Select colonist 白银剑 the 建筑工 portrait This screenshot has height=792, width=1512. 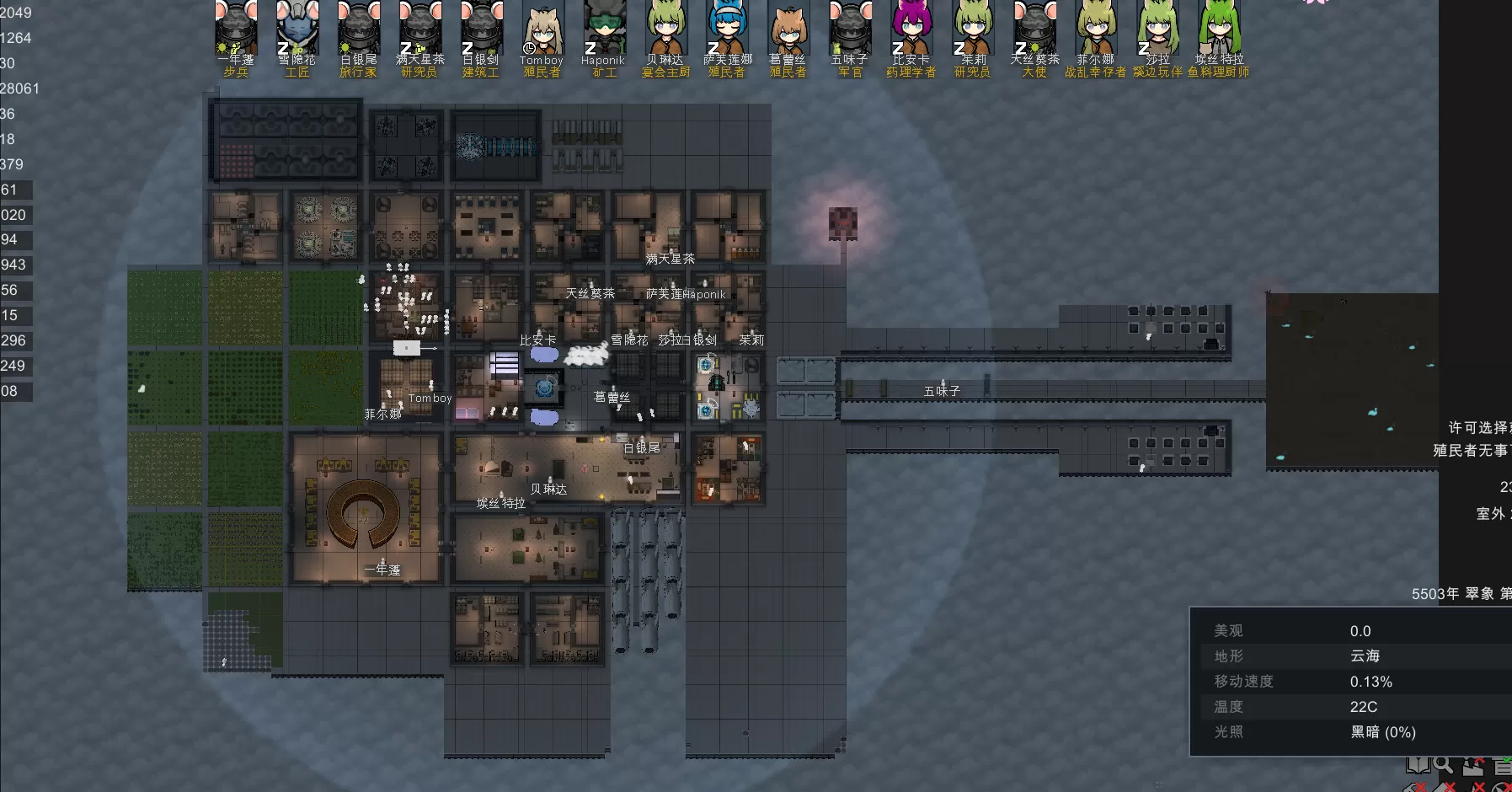click(482, 29)
